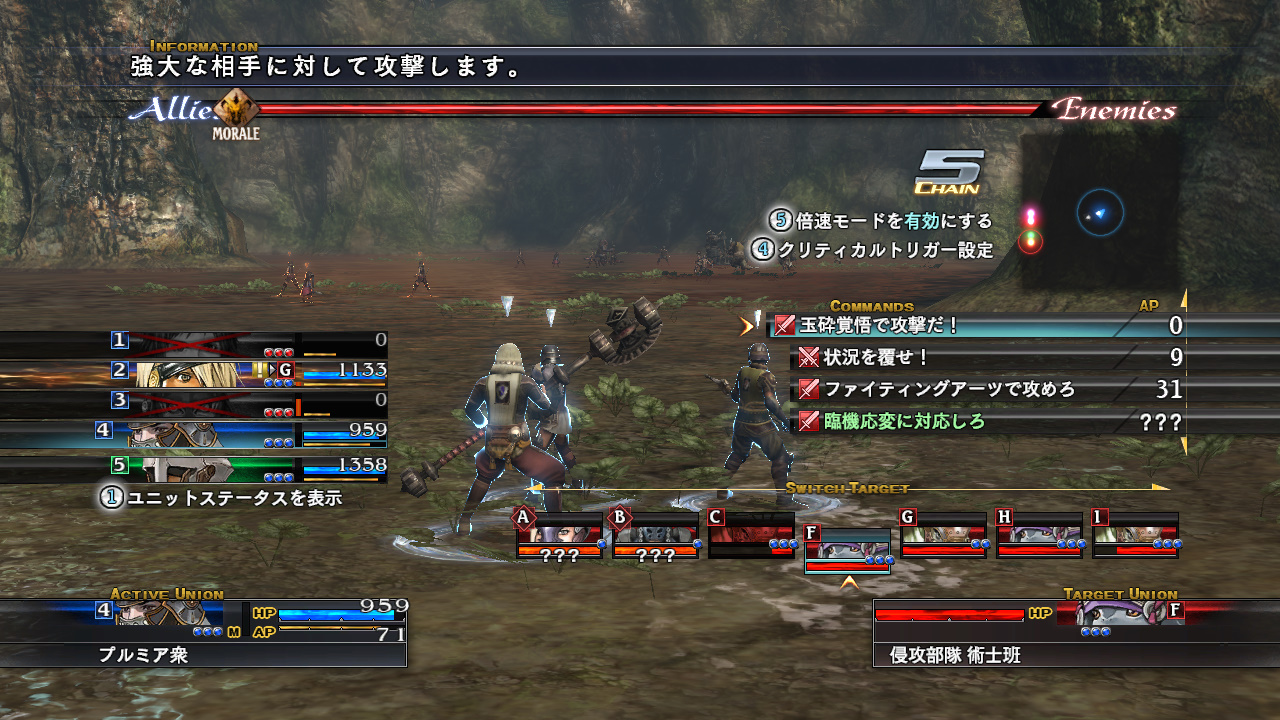Select allied union 4 row

point(248,434)
